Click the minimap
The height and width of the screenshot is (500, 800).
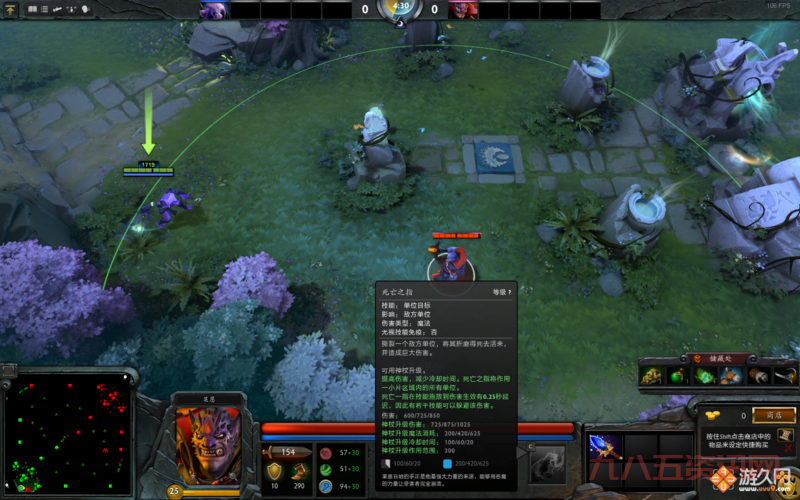(67, 434)
